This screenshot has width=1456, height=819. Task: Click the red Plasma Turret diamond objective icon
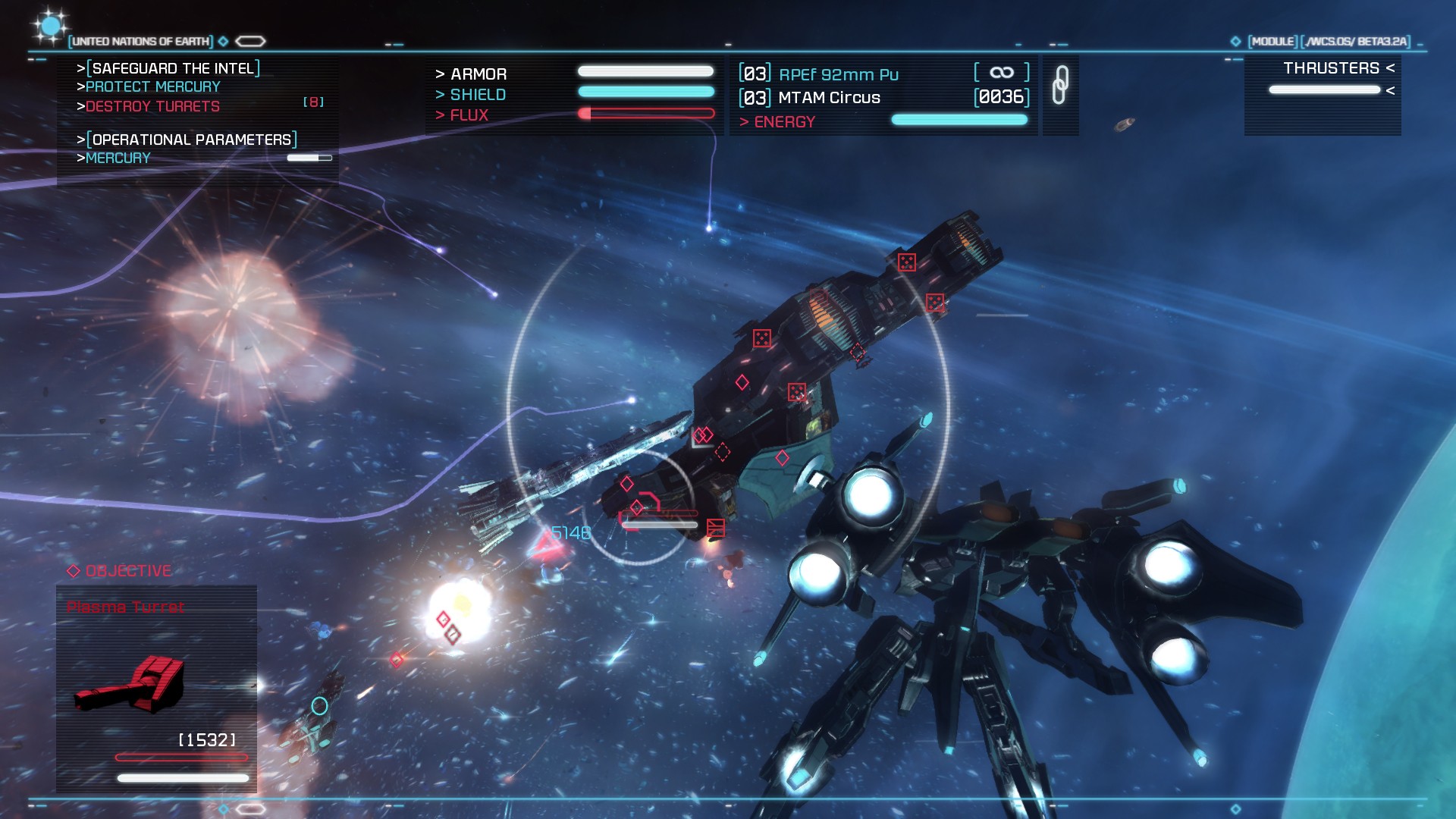coord(74,572)
